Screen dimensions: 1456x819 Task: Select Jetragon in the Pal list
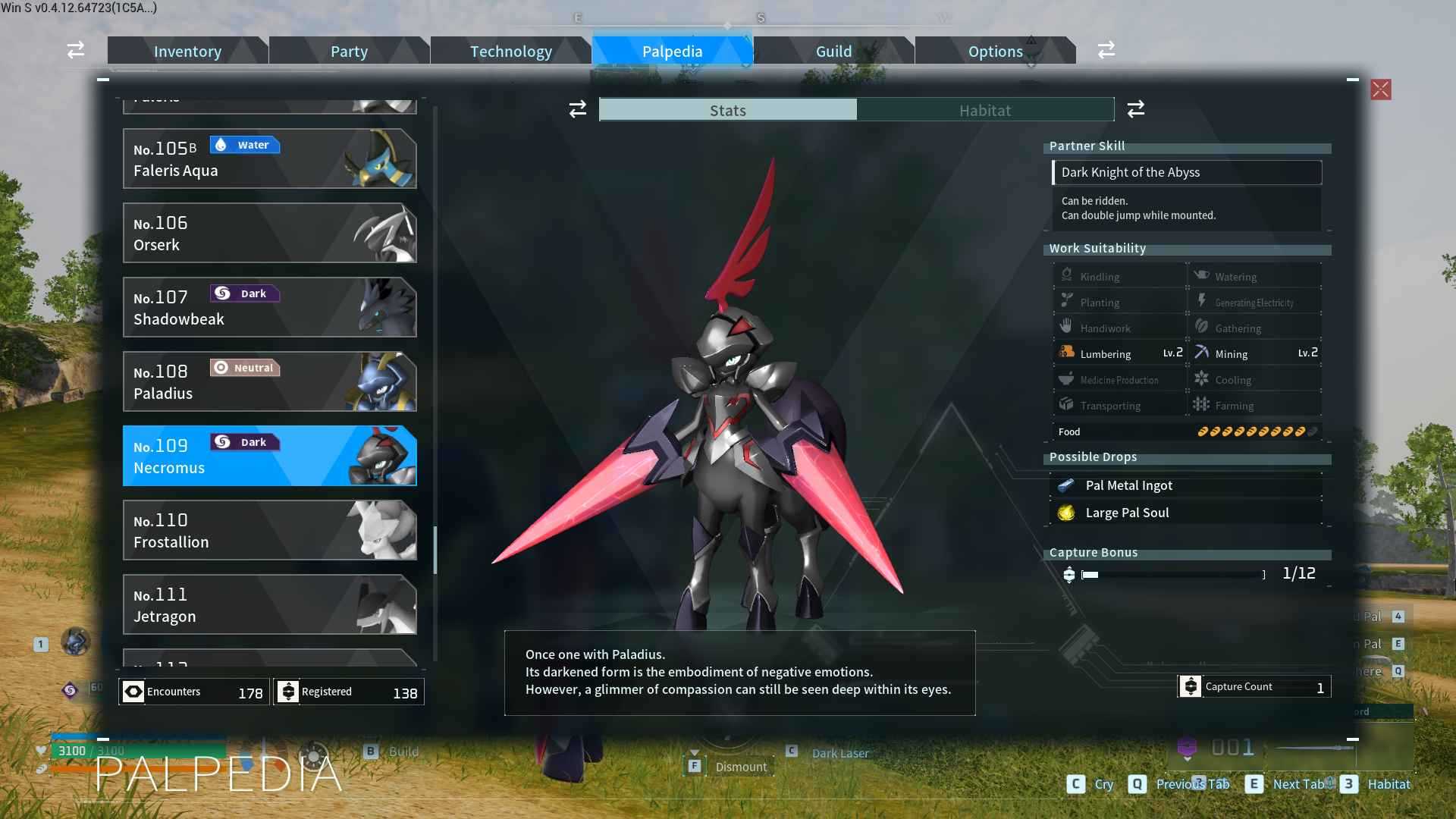tap(269, 604)
